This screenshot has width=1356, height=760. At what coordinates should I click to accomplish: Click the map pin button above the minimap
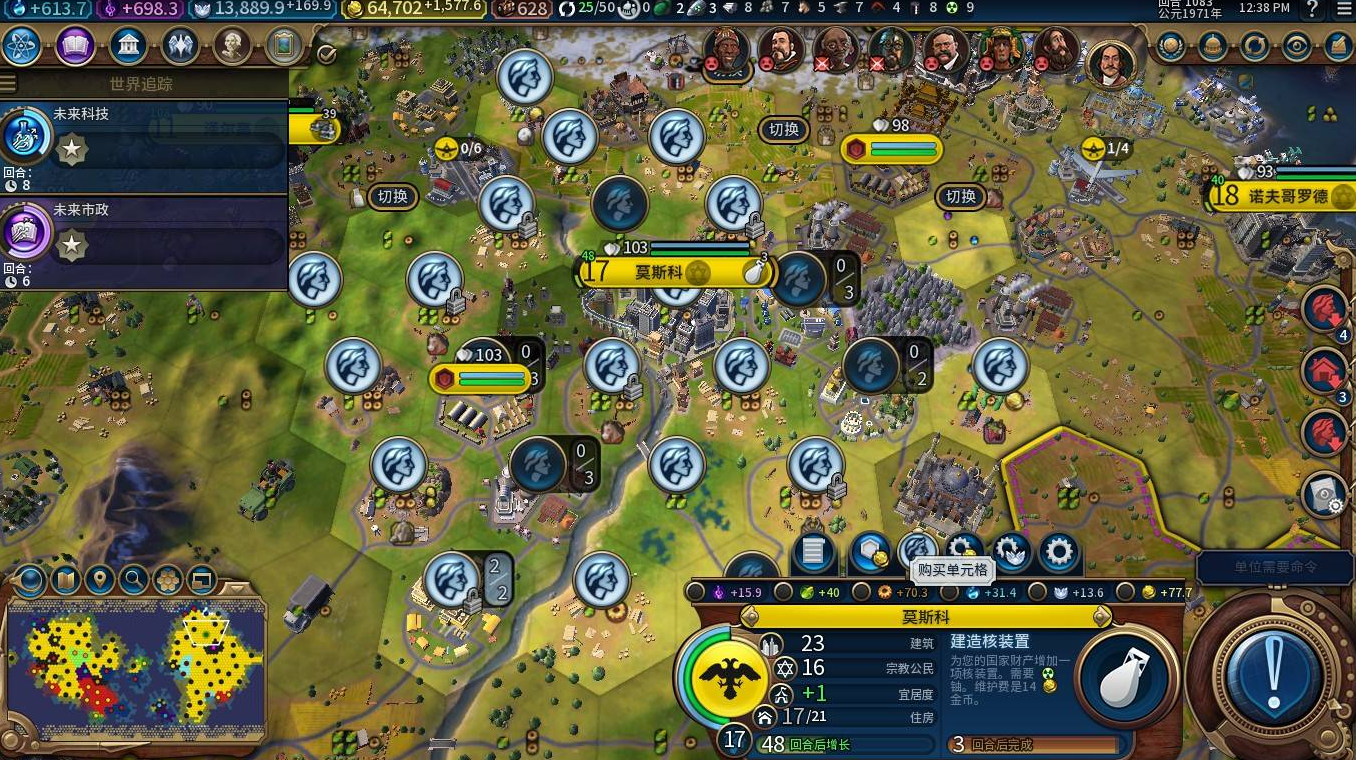point(99,579)
